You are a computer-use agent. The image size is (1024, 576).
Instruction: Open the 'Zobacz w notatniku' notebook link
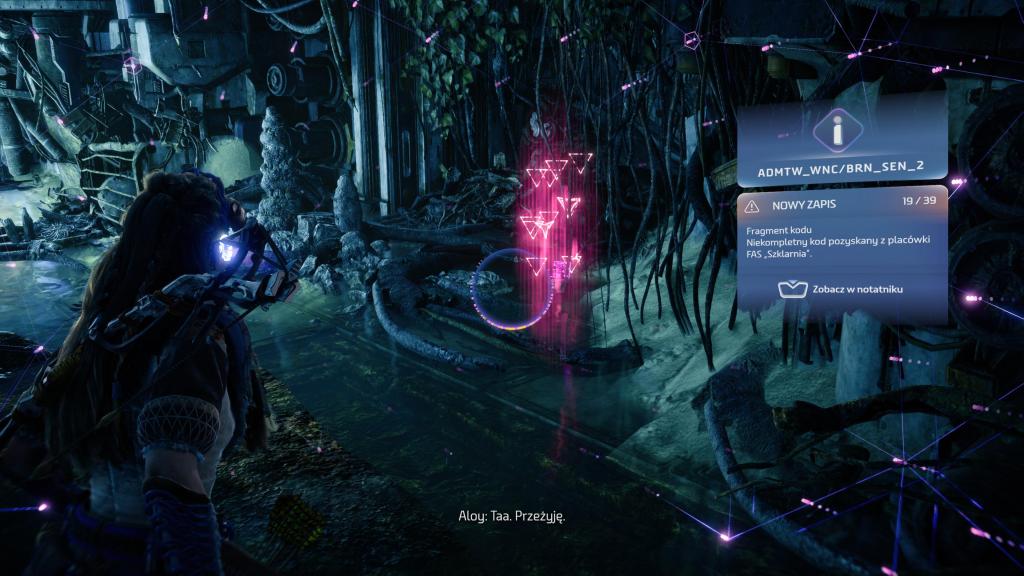point(841,289)
